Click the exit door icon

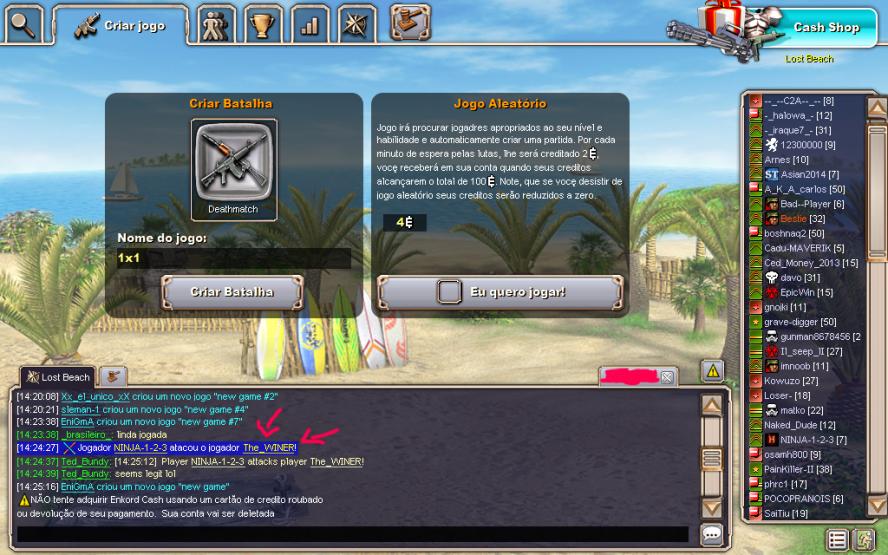[863, 540]
